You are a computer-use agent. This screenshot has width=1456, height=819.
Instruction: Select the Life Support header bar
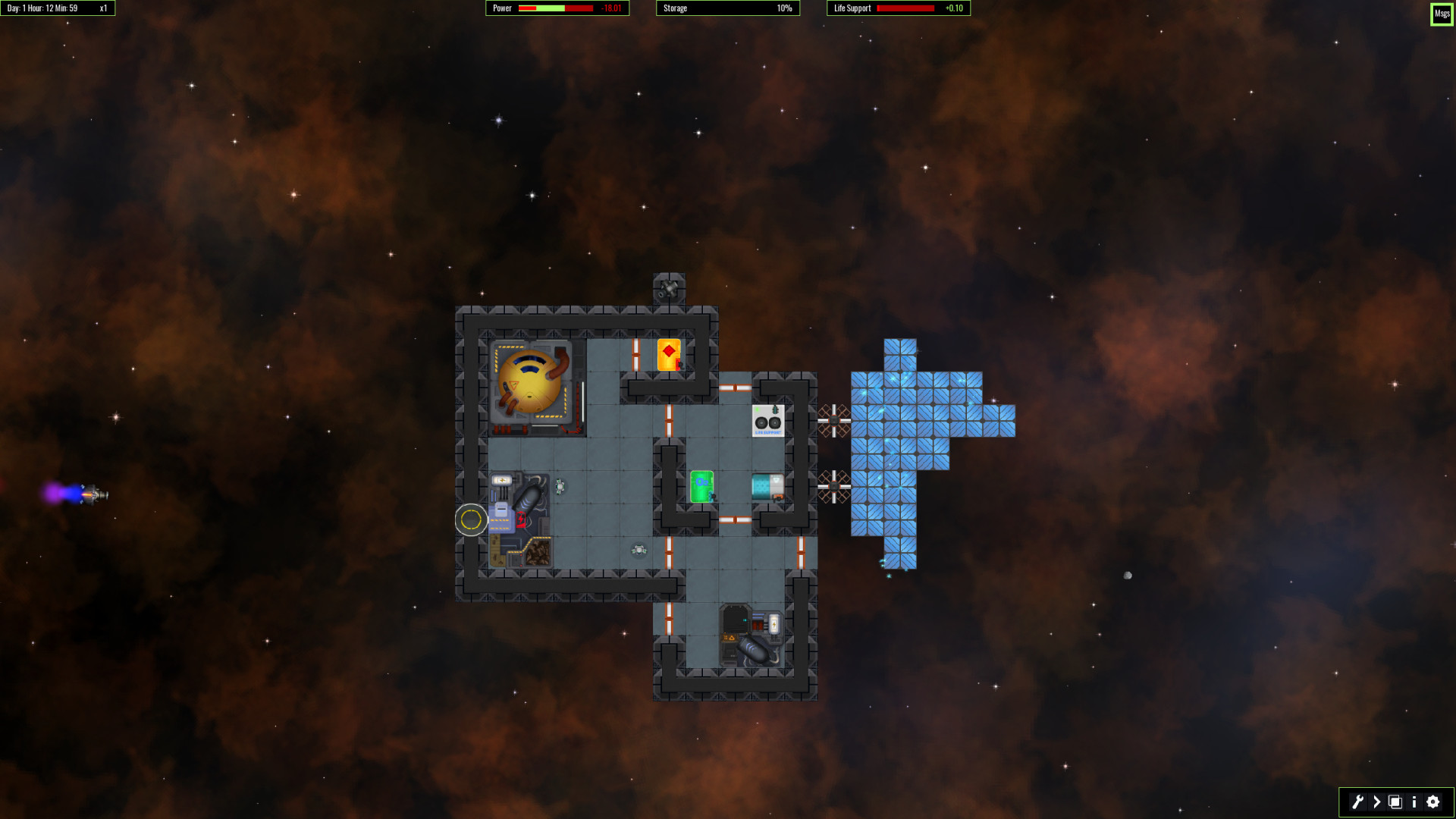point(897,8)
